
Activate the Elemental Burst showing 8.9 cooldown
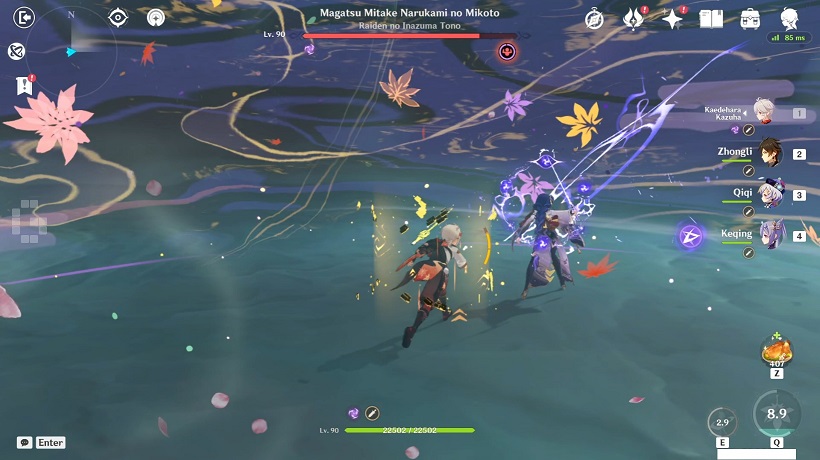pyautogui.click(x=776, y=415)
